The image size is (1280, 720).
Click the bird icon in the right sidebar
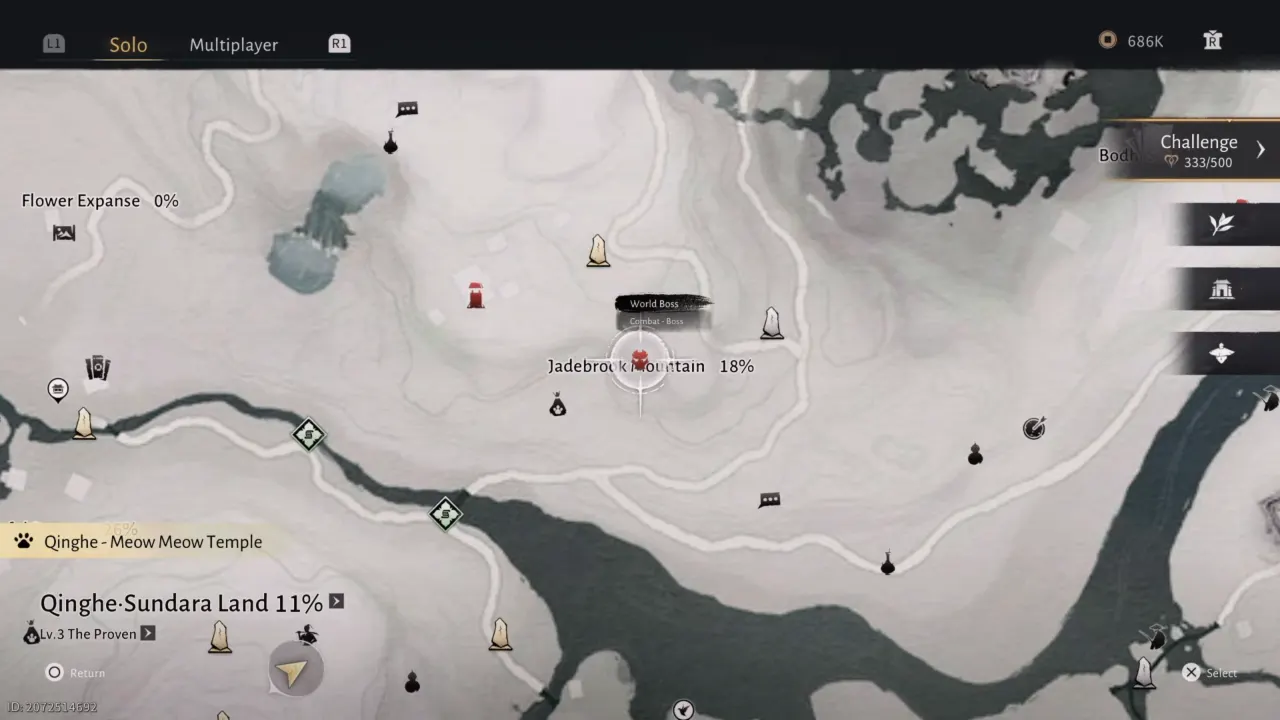pos(1222,352)
